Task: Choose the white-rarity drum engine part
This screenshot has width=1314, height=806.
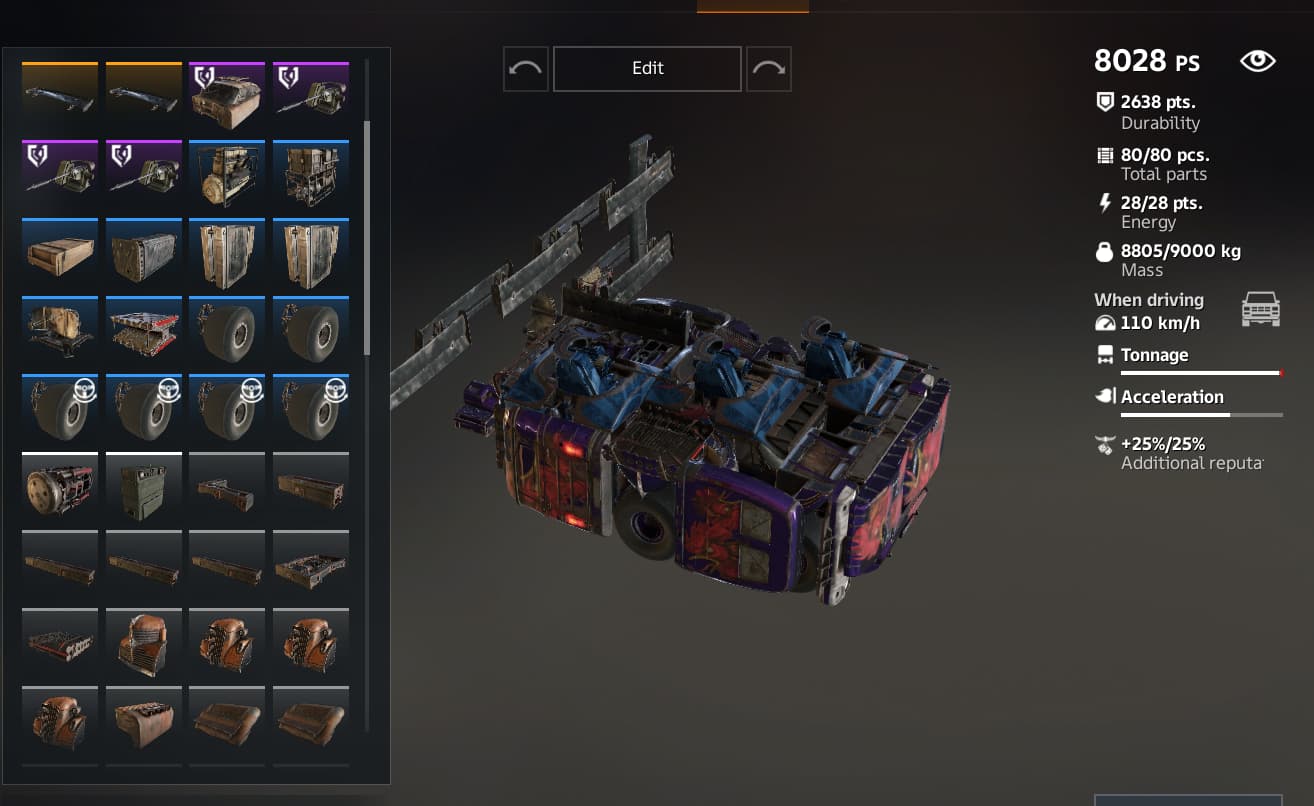Action: 60,488
